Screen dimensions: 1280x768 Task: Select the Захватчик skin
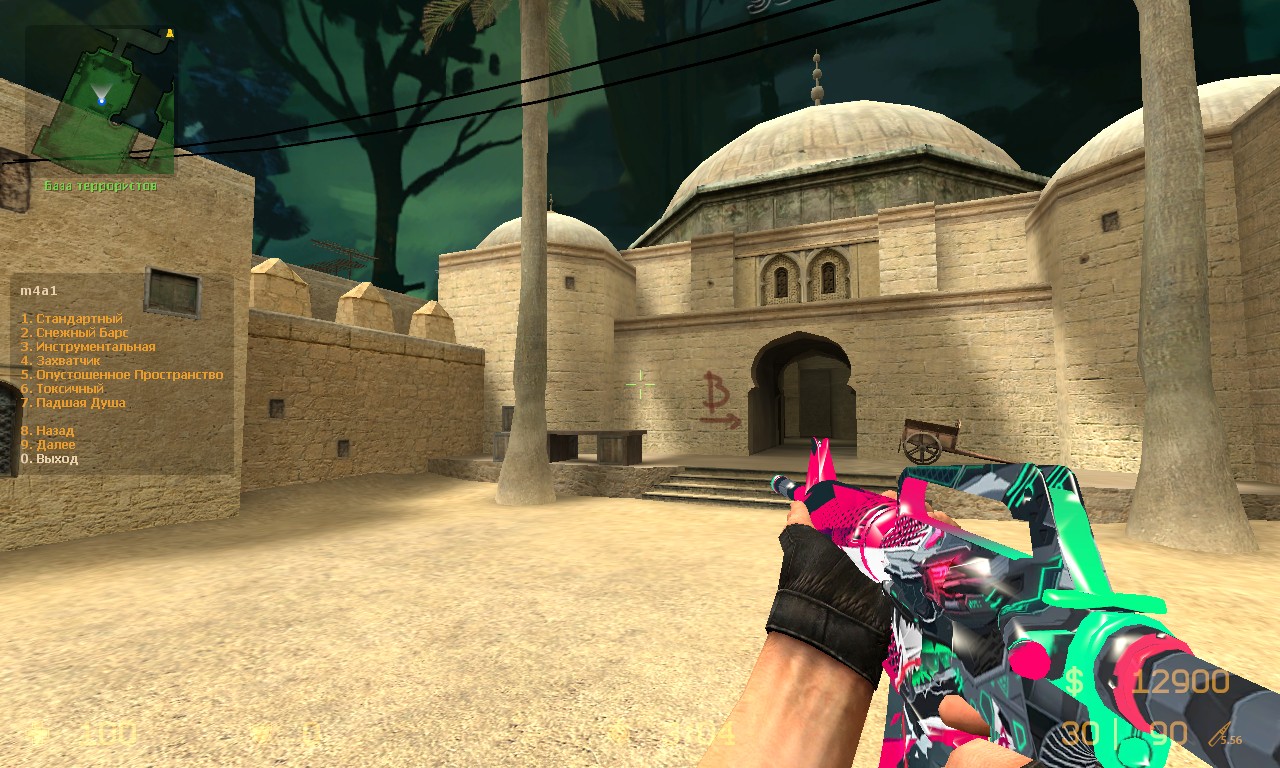[x=68, y=361]
